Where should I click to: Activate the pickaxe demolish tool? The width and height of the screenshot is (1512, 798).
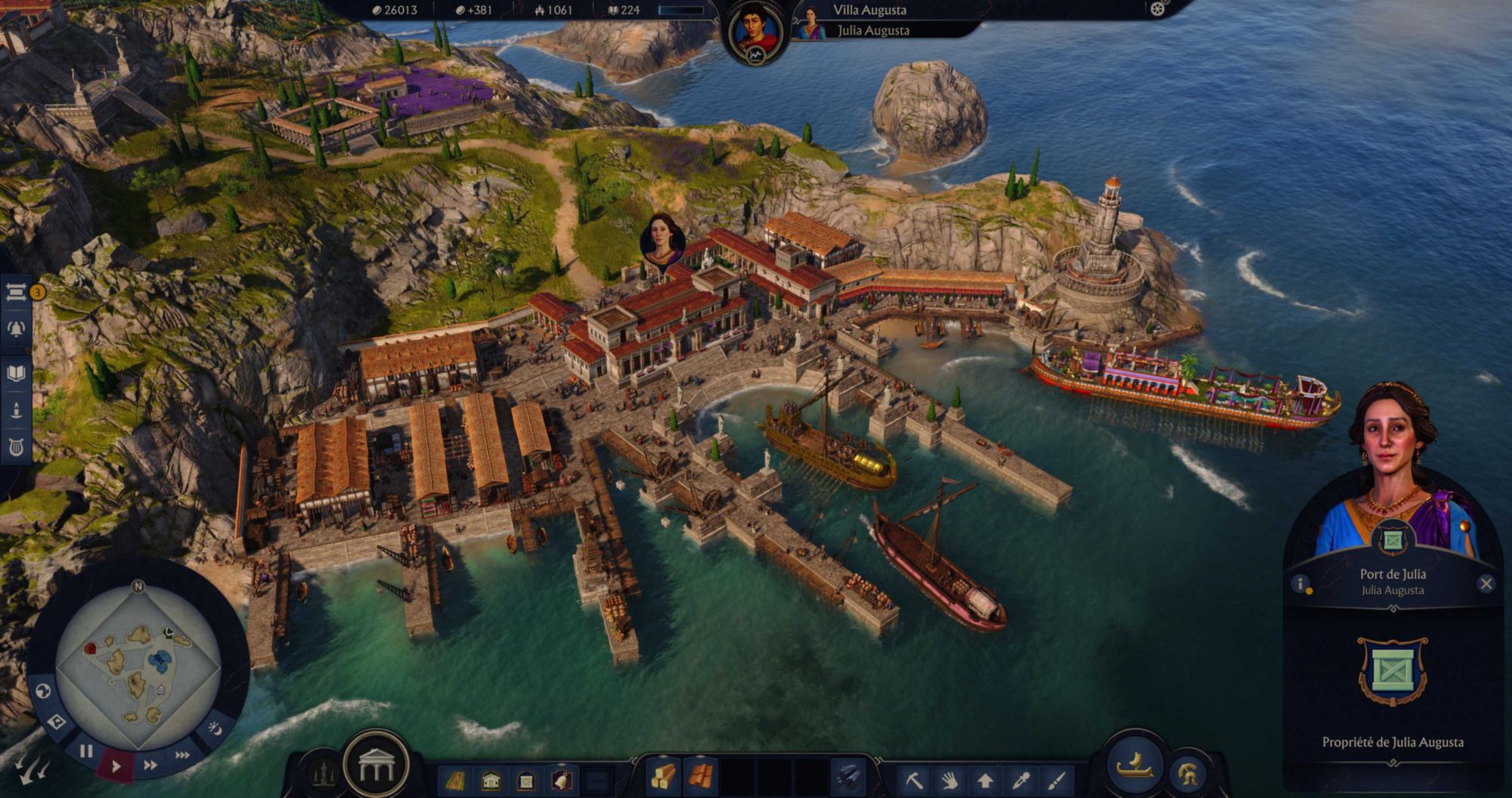tap(914, 779)
